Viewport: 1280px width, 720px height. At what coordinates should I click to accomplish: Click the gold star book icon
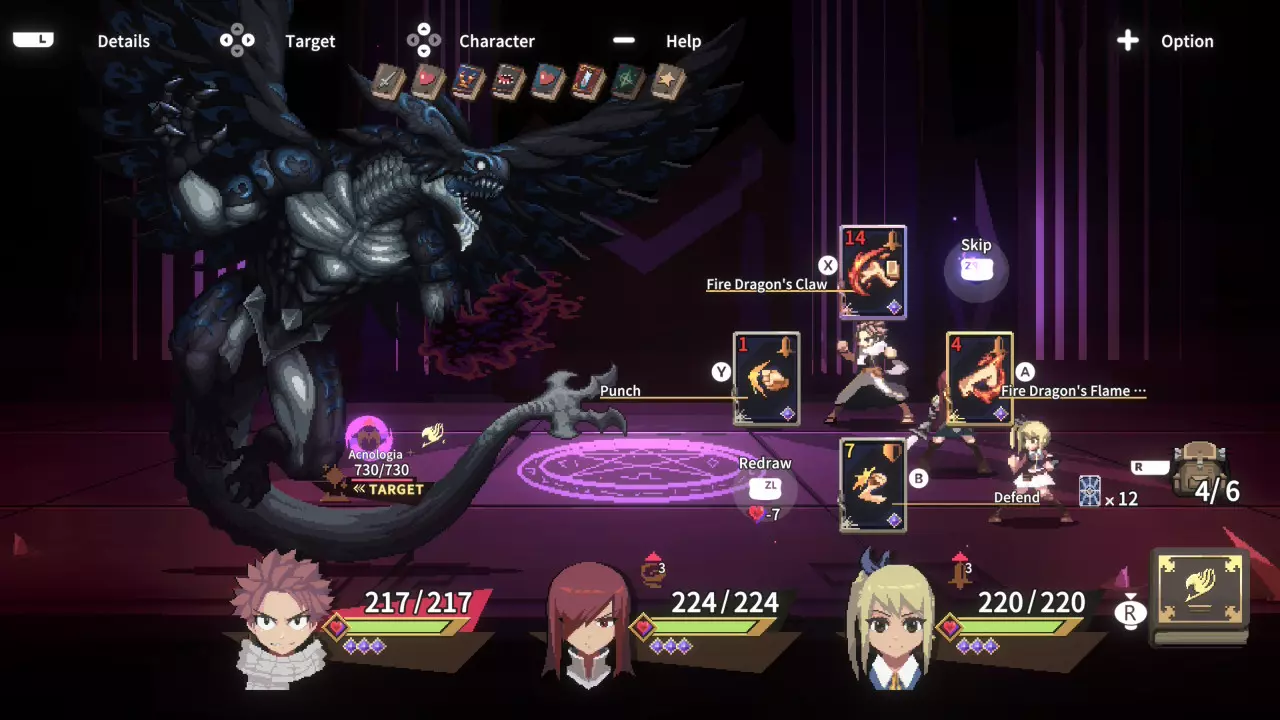[668, 82]
